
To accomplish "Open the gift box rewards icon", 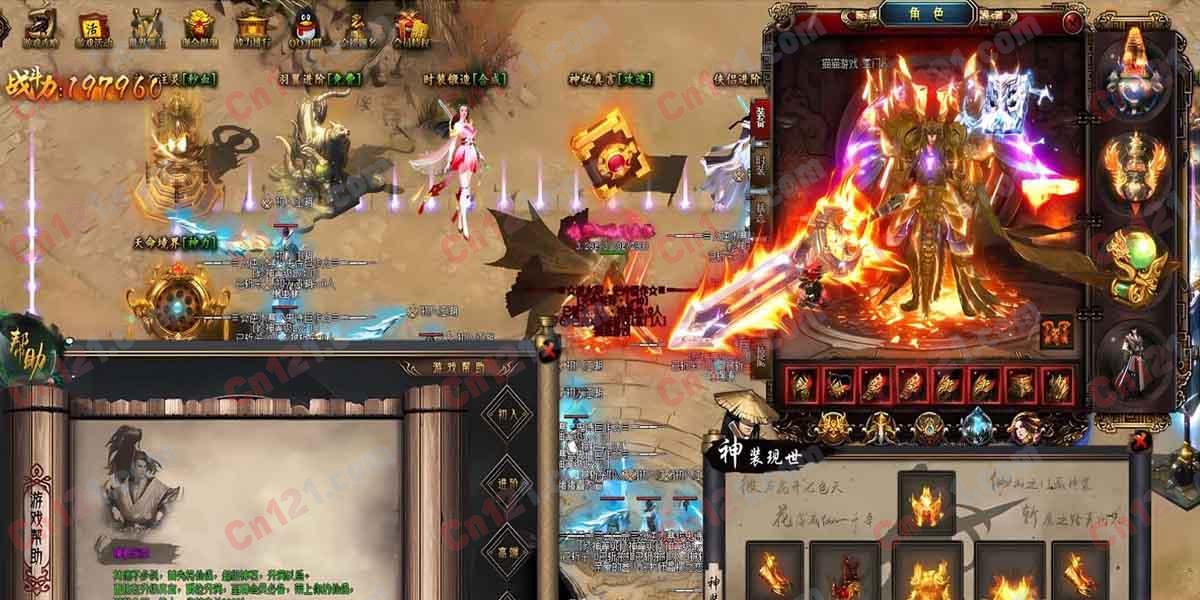I will pos(410,26).
